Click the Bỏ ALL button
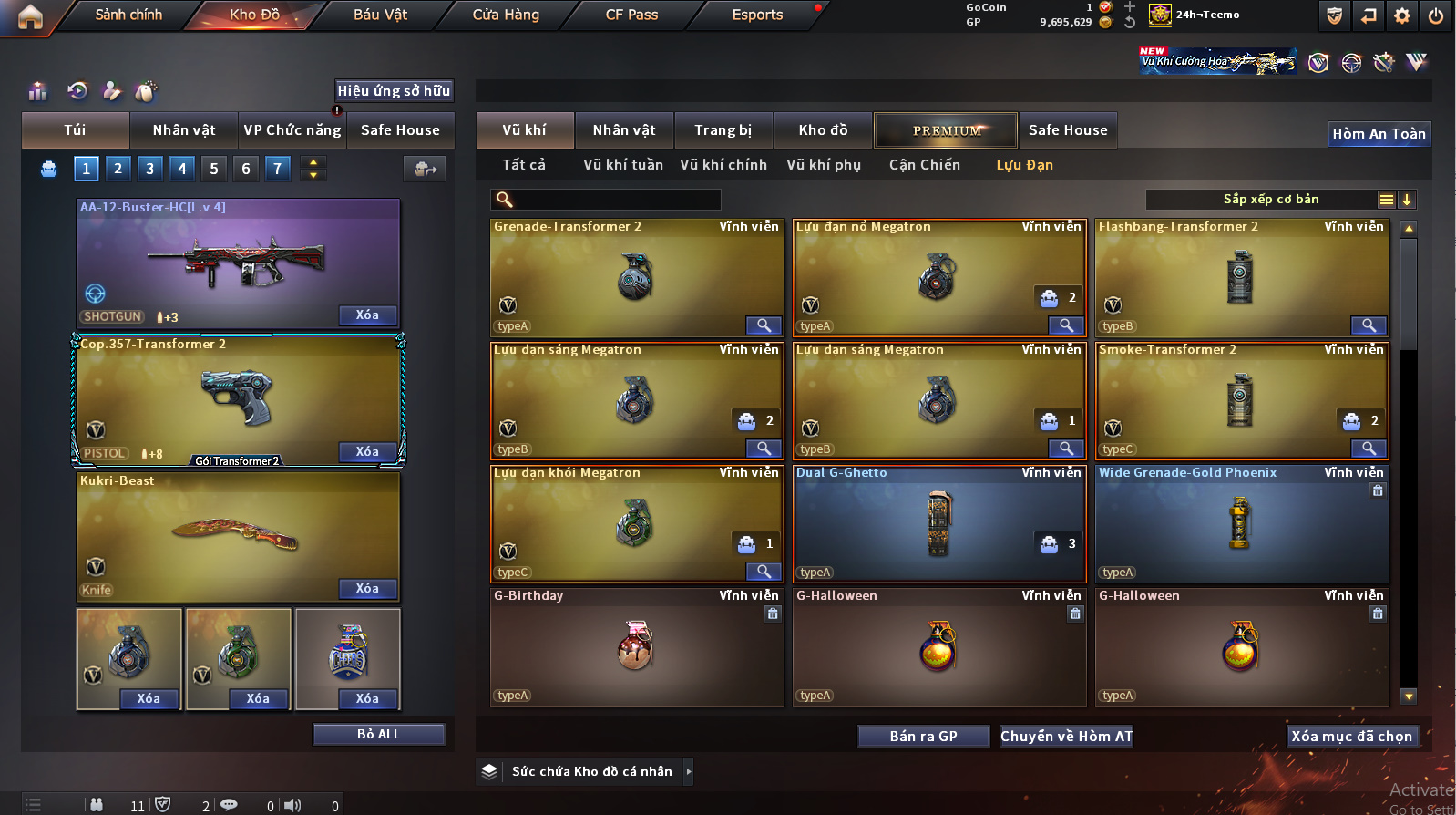Image resolution: width=1456 pixels, height=815 pixels. point(378,735)
